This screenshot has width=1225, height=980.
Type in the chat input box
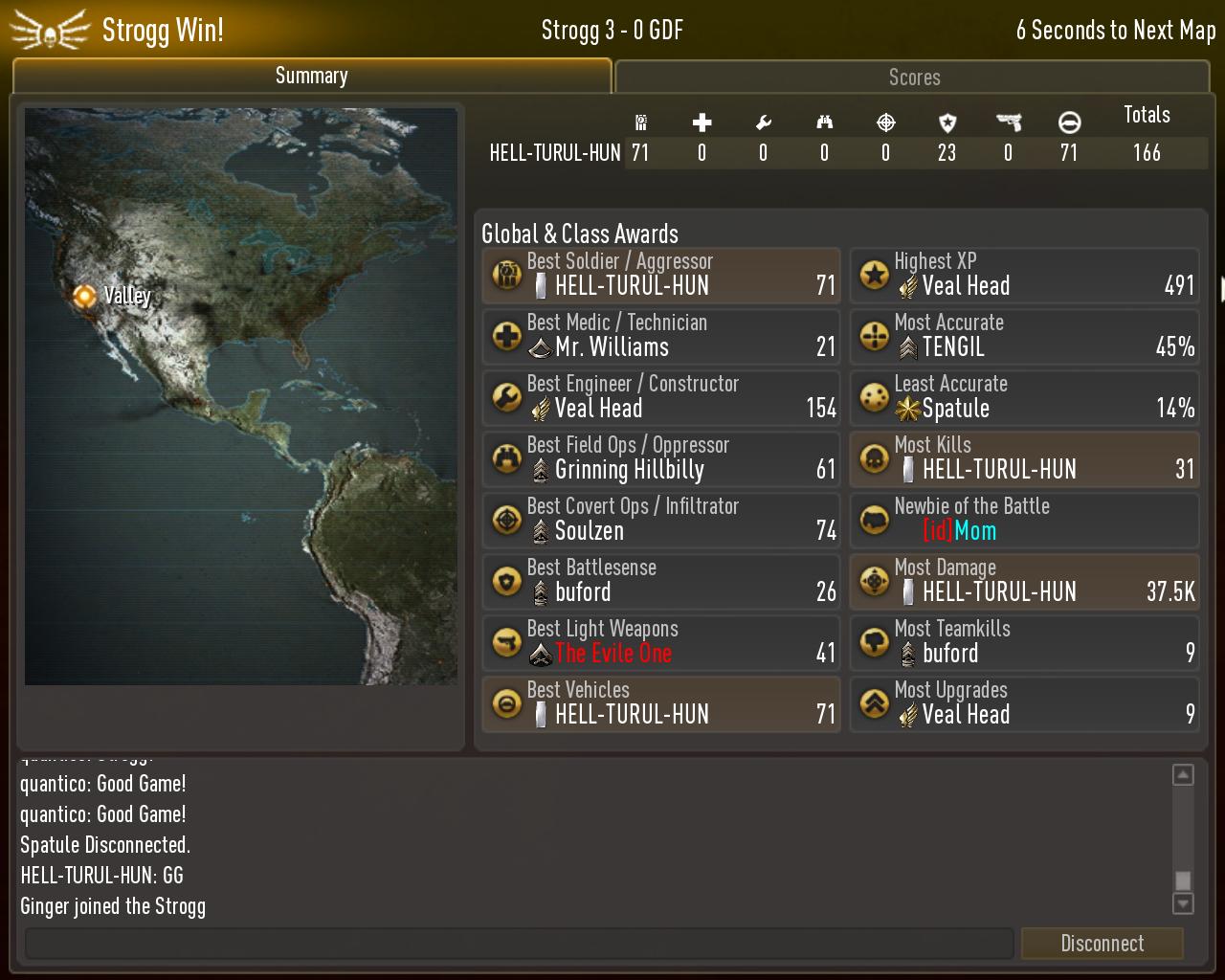click(x=519, y=944)
